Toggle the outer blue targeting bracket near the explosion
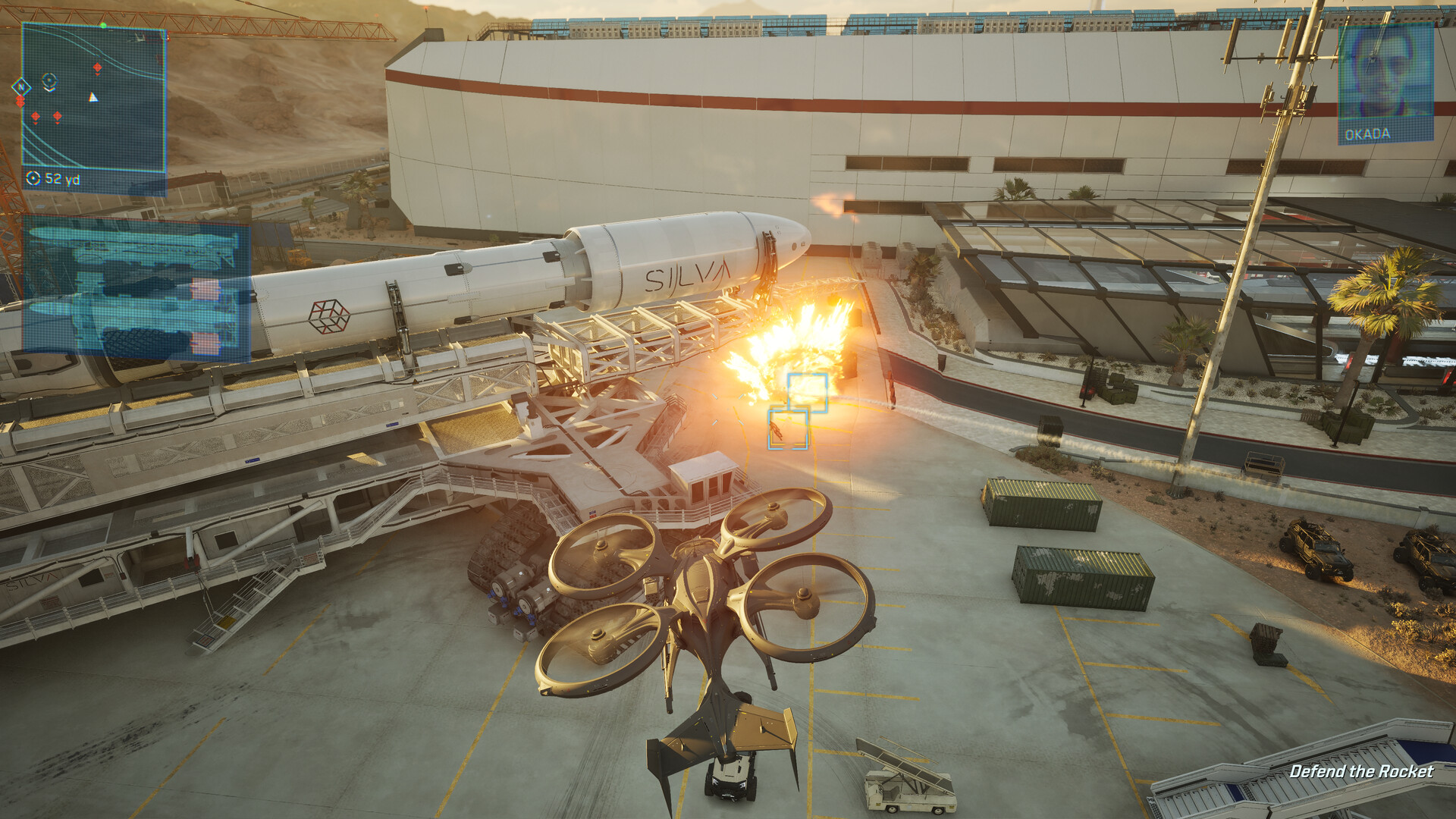The image size is (1456, 819). 806,392
